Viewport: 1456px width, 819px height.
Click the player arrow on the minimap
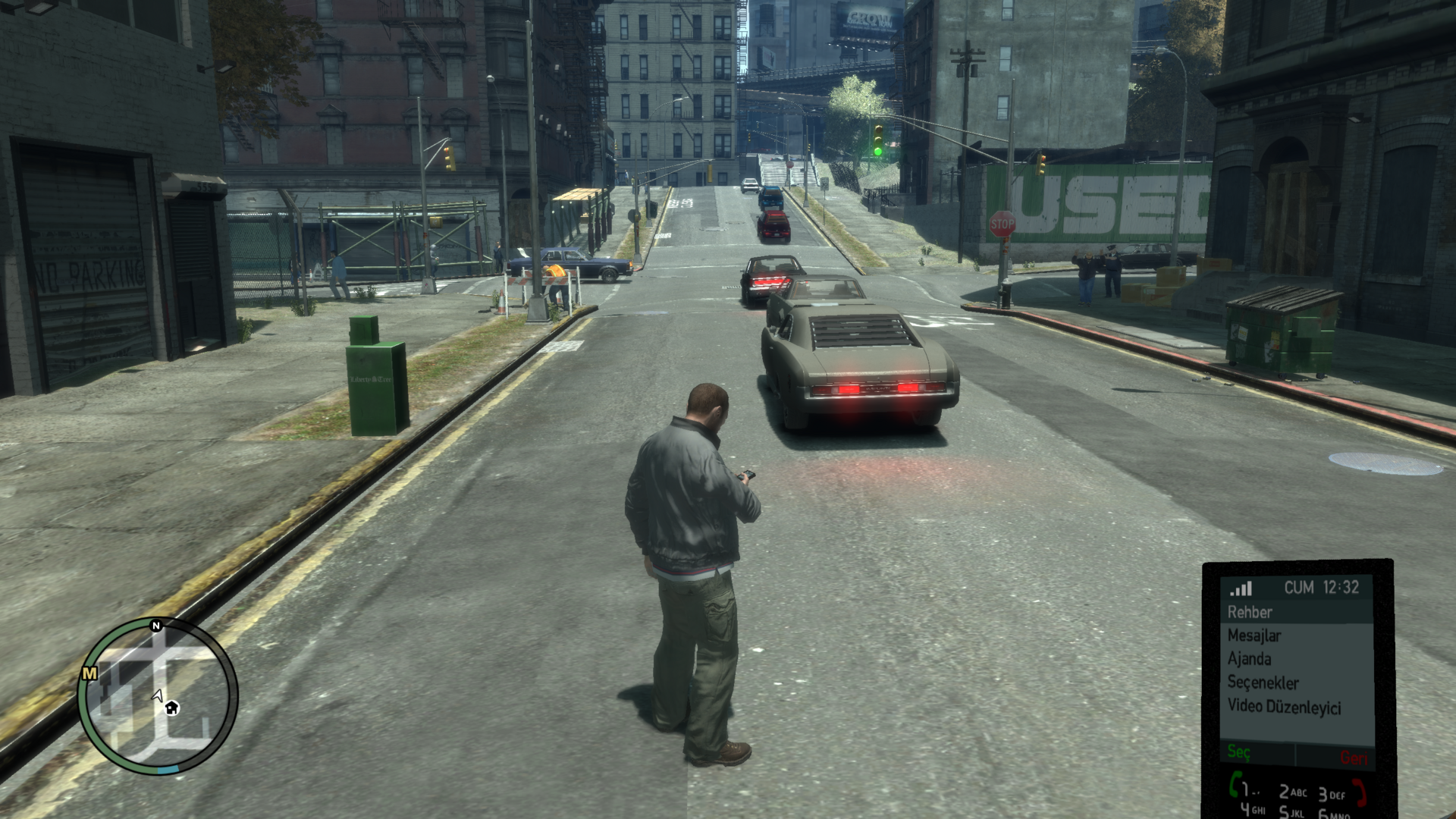click(158, 695)
